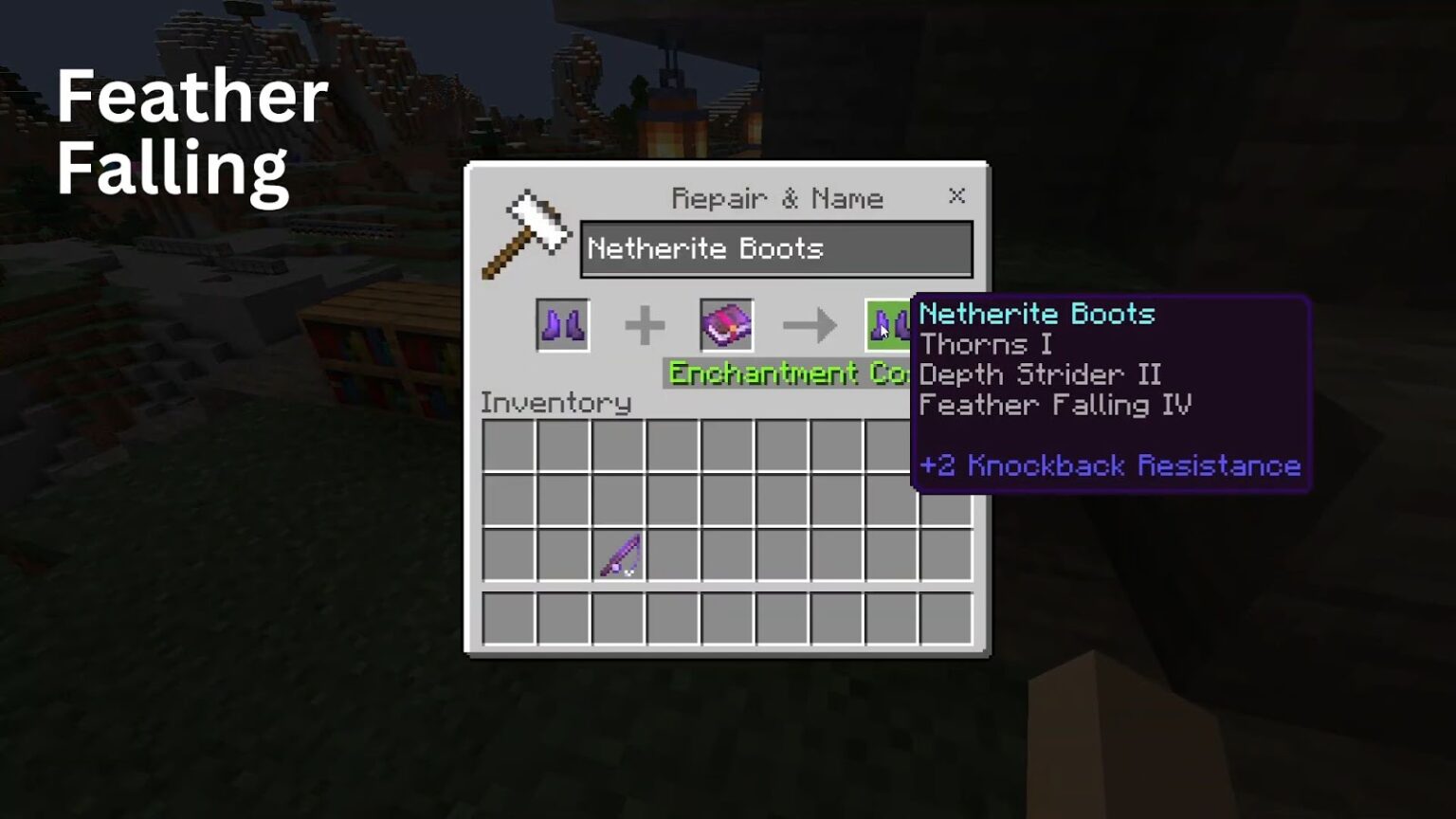Click the Inventory section heading
Image resolution: width=1456 pixels, height=819 pixels.
pyautogui.click(x=556, y=403)
